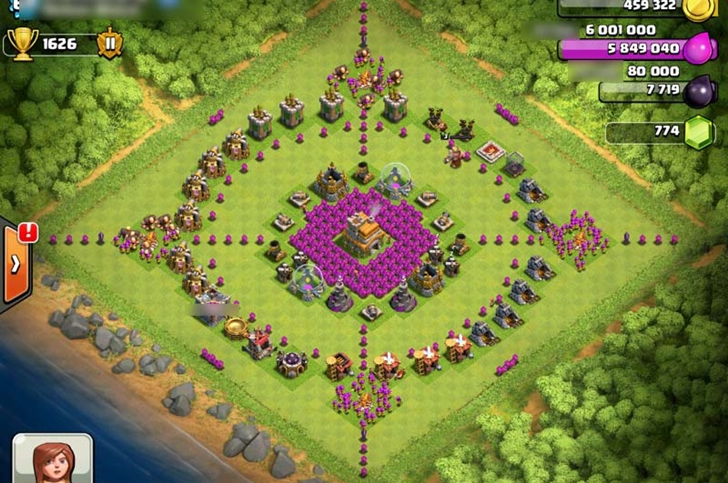The image size is (728, 483).
Task: Open the league shield badge
Action: [110, 44]
